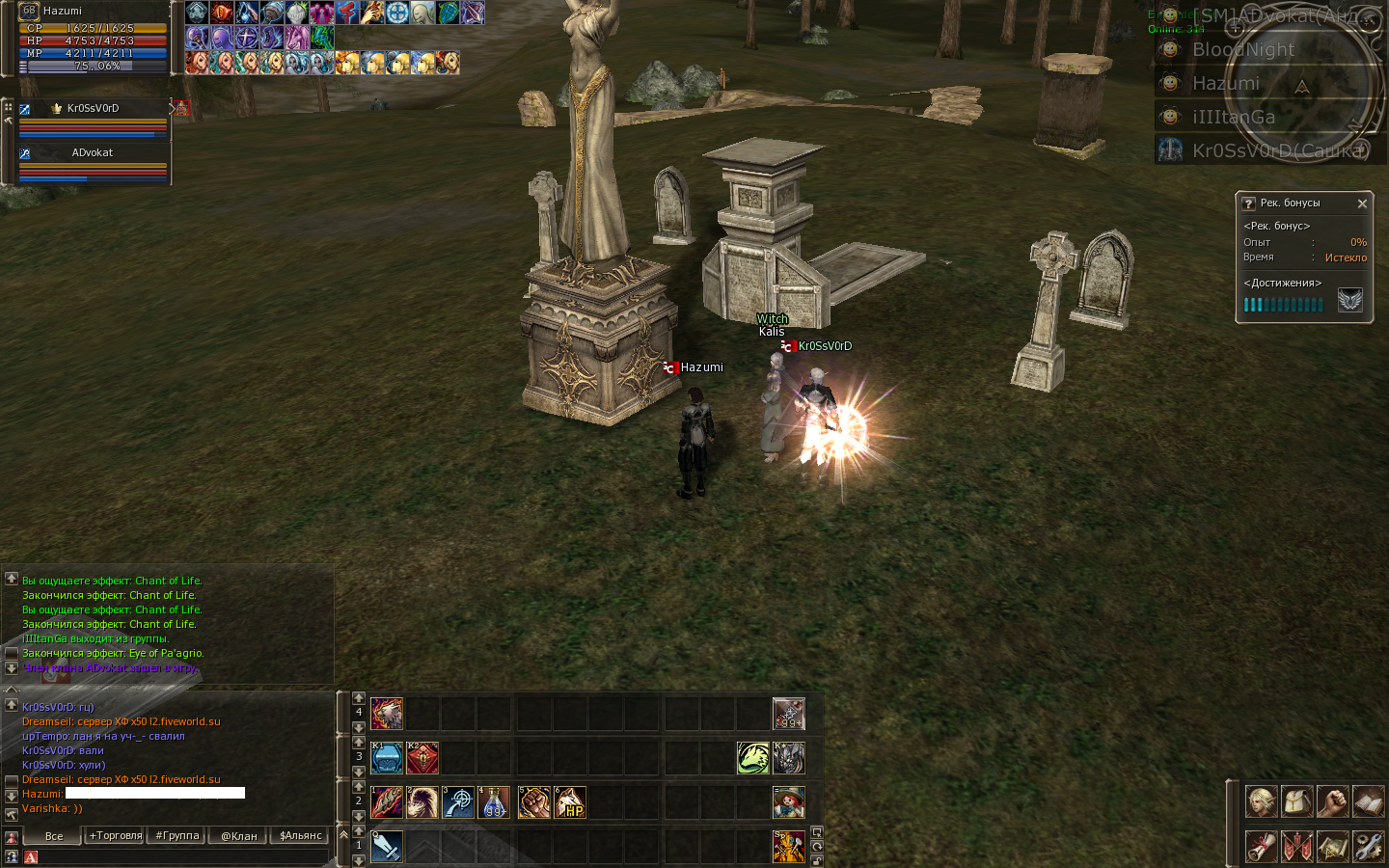Open the inventory bag menu icon
Image resolution: width=1389 pixels, height=868 pixels.
click(x=1297, y=801)
